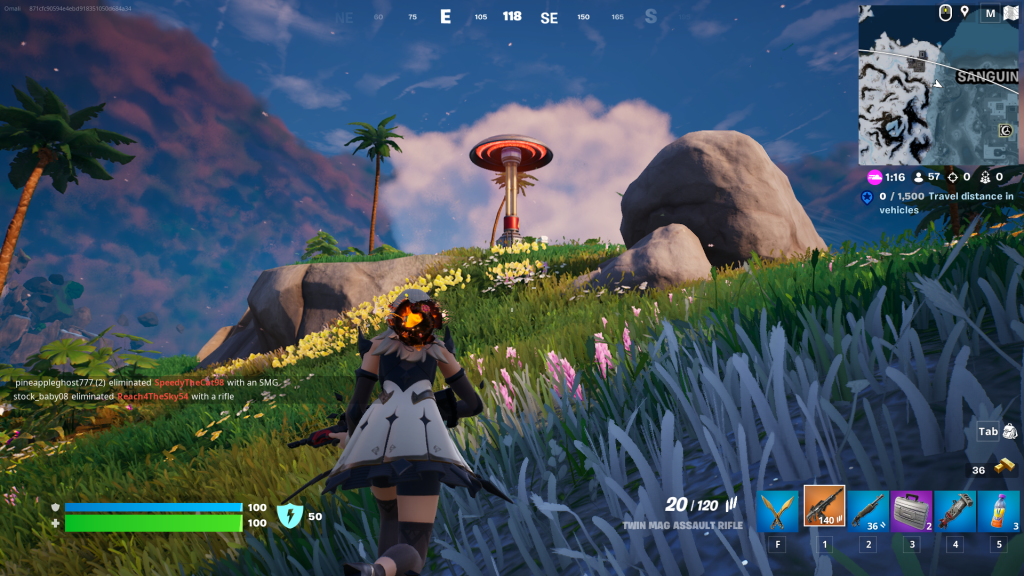
Task: Choose the grey briefcase item slot
Action: coord(911,510)
